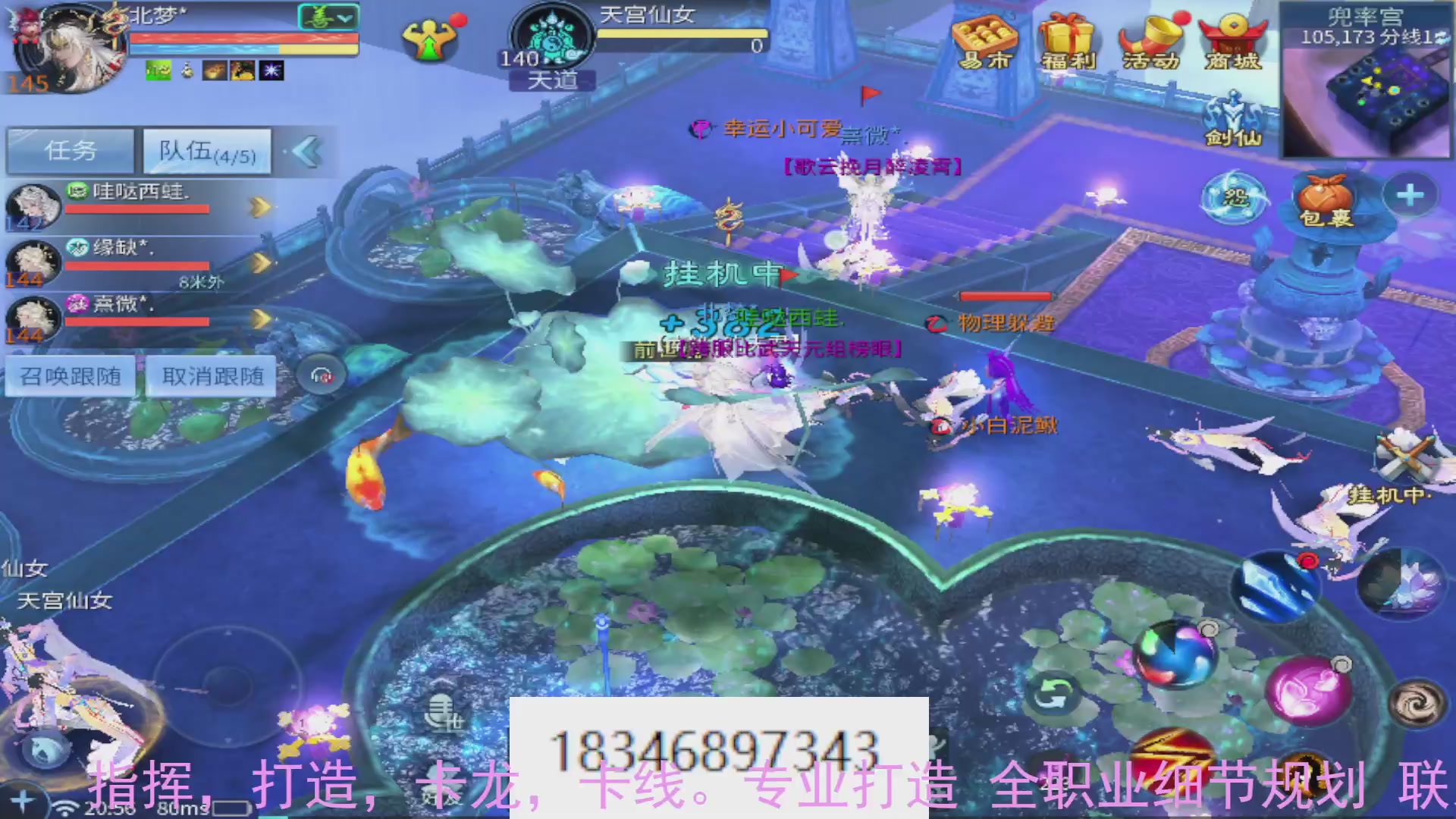This screenshot has height=819, width=1456.
Task: Switch to the 任务 tab
Action: pyautogui.click(x=70, y=150)
